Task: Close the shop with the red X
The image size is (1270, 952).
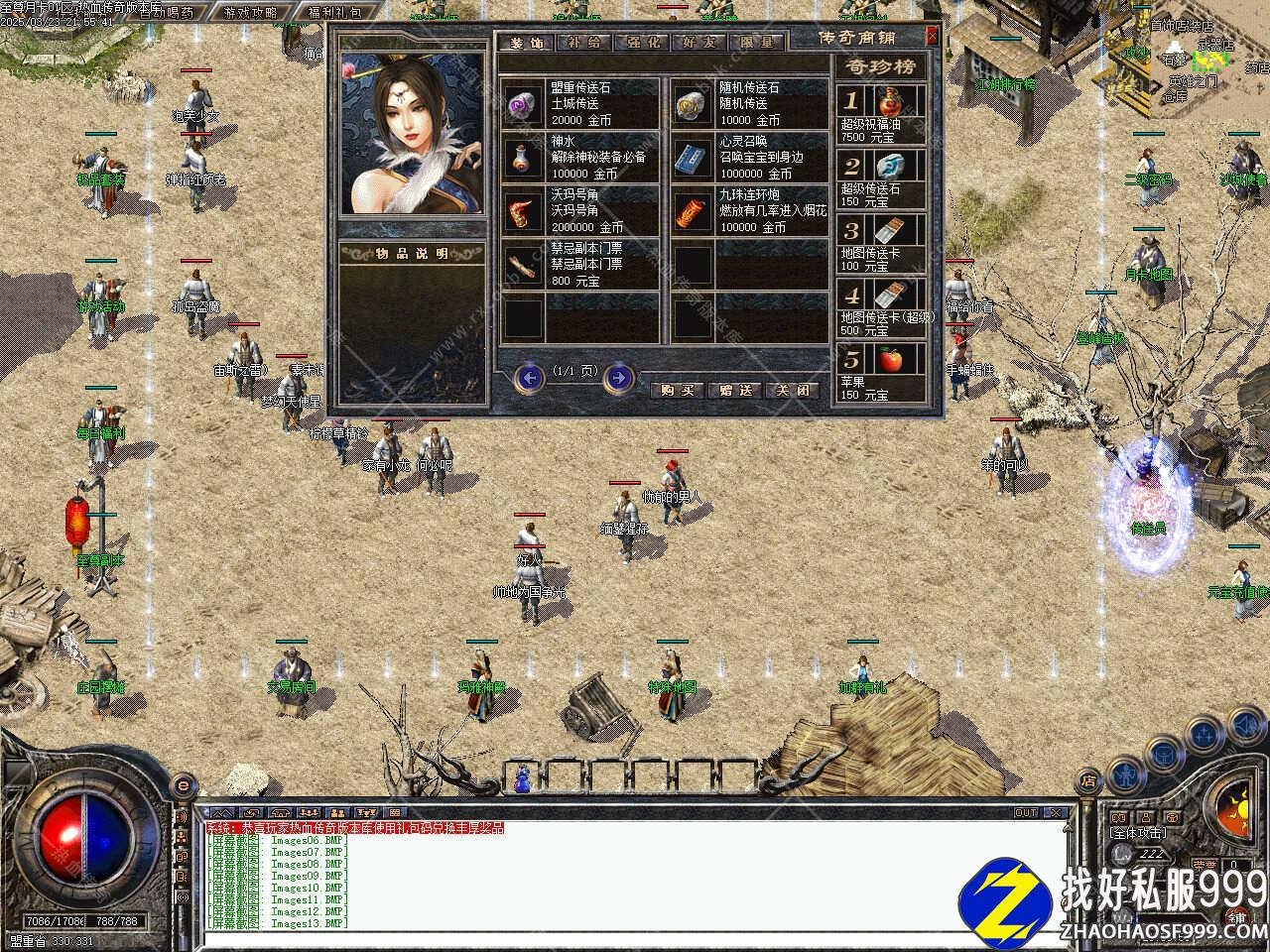Action: pyautogui.click(x=932, y=37)
